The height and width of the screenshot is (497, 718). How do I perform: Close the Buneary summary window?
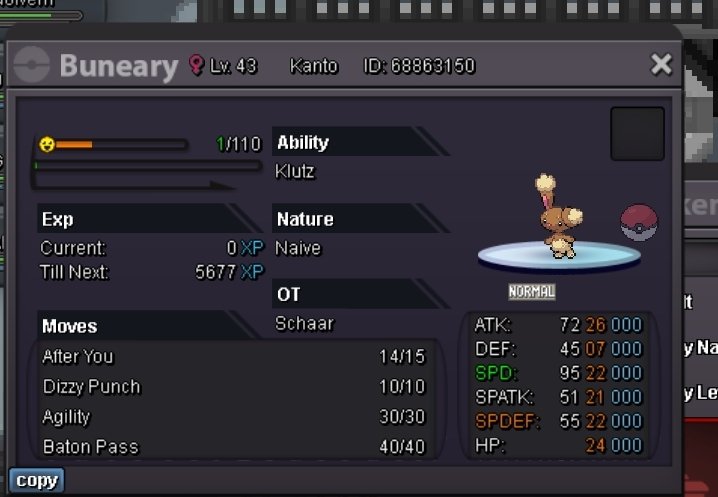[661, 65]
